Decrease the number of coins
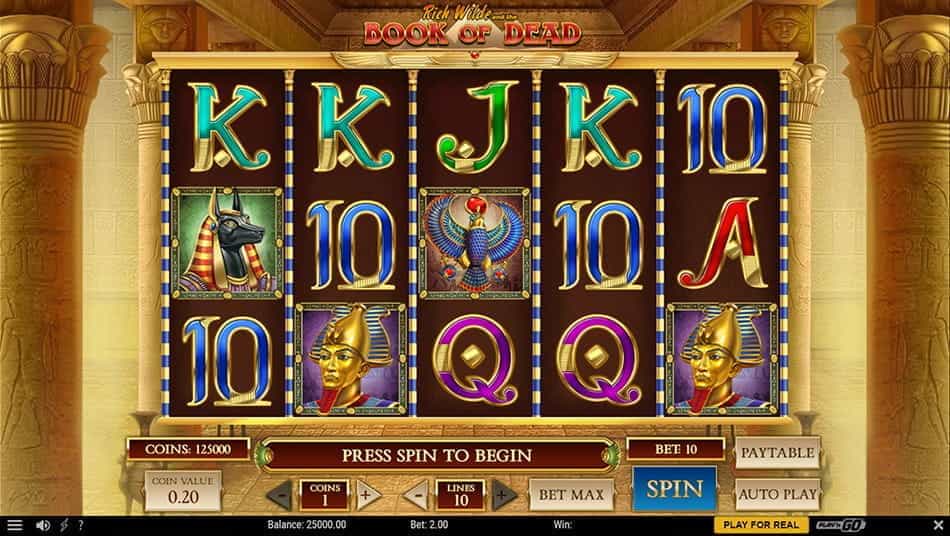The height and width of the screenshot is (536, 950). 283,494
